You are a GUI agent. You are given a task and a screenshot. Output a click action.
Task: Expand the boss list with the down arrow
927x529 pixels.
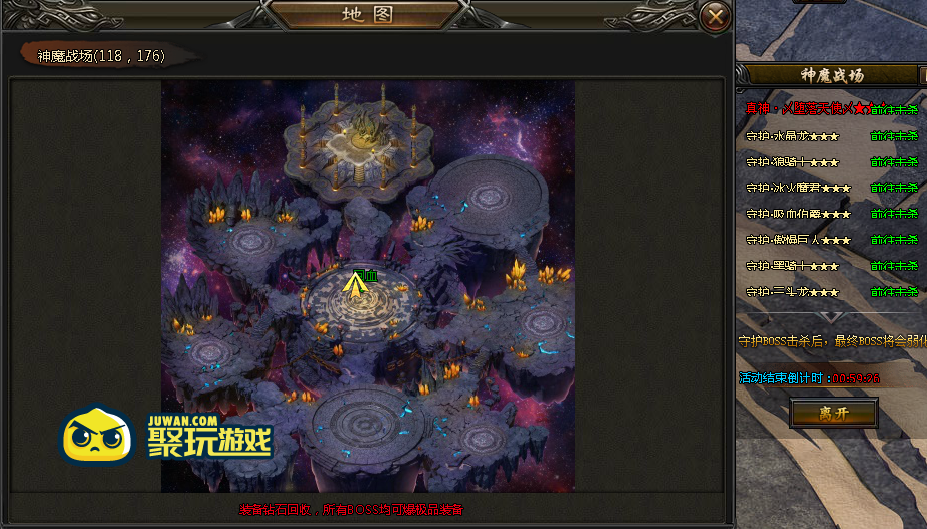[x=831, y=316]
